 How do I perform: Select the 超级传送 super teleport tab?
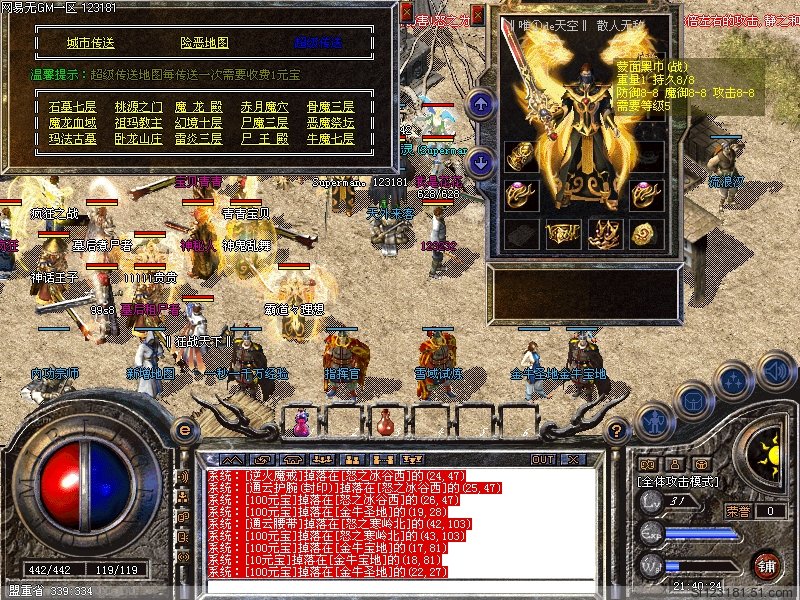tap(318, 43)
